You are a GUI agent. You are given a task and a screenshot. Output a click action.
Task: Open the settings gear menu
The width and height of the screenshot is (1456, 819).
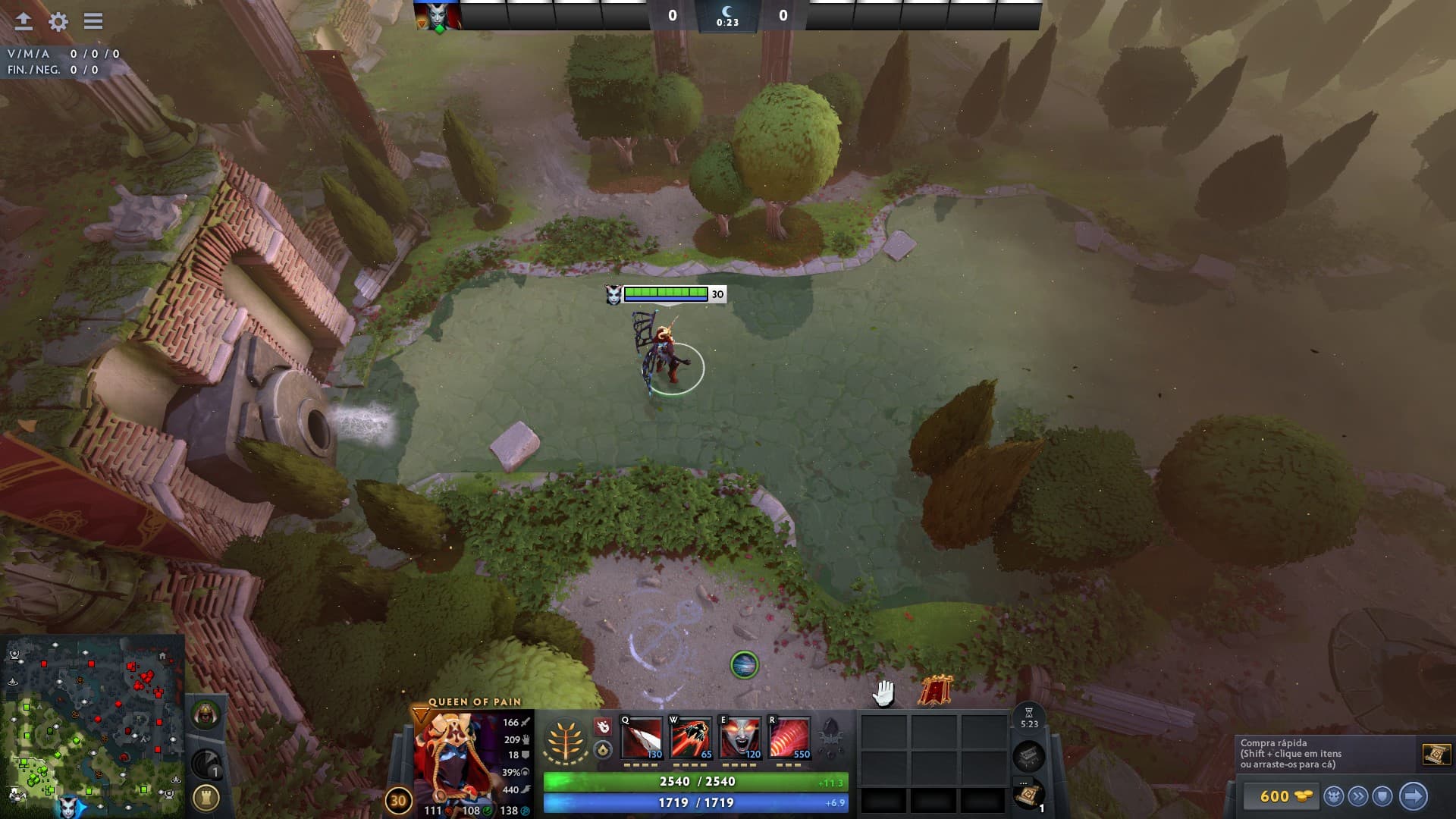(x=58, y=22)
